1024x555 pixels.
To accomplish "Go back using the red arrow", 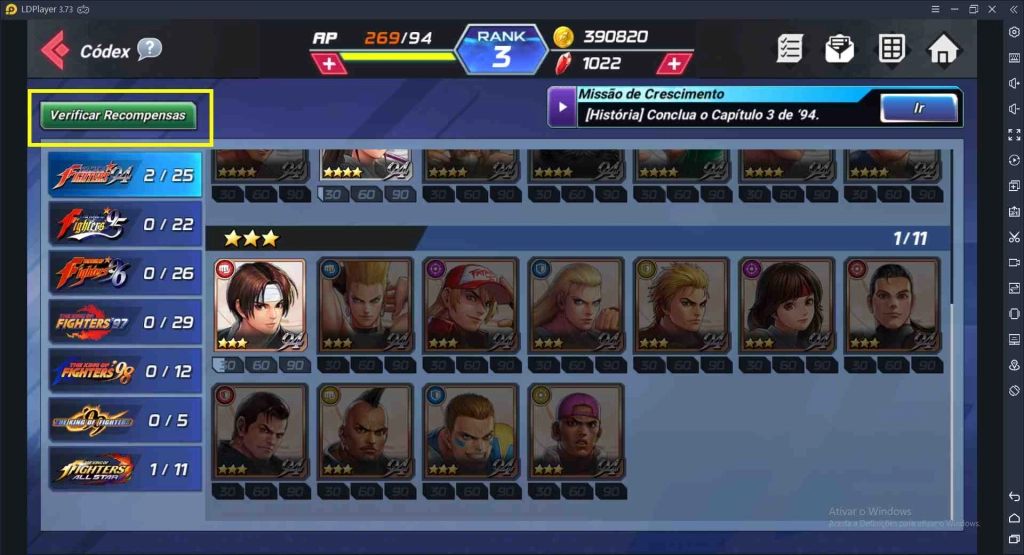I will tap(54, 49).
